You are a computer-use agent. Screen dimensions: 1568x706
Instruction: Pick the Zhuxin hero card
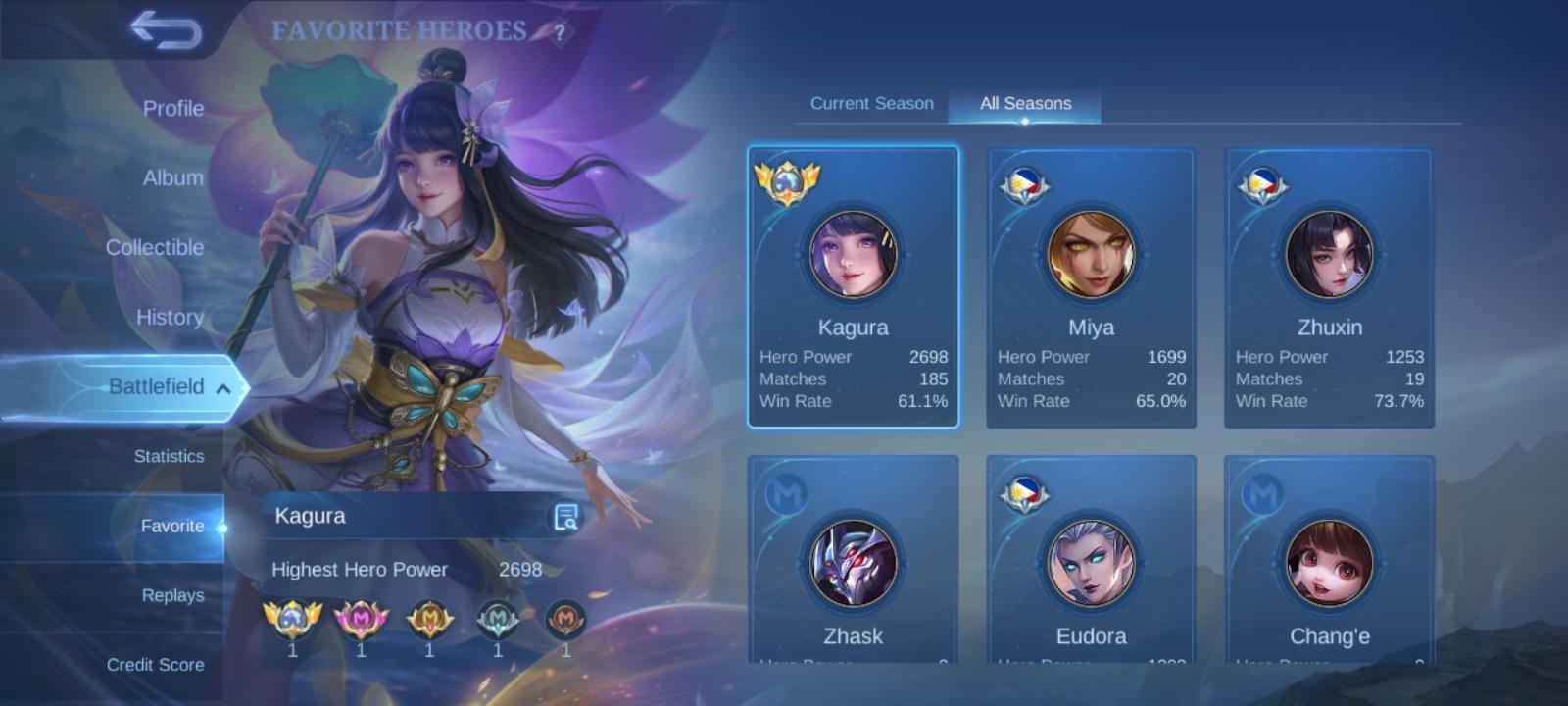click(x=1329, y=287)
